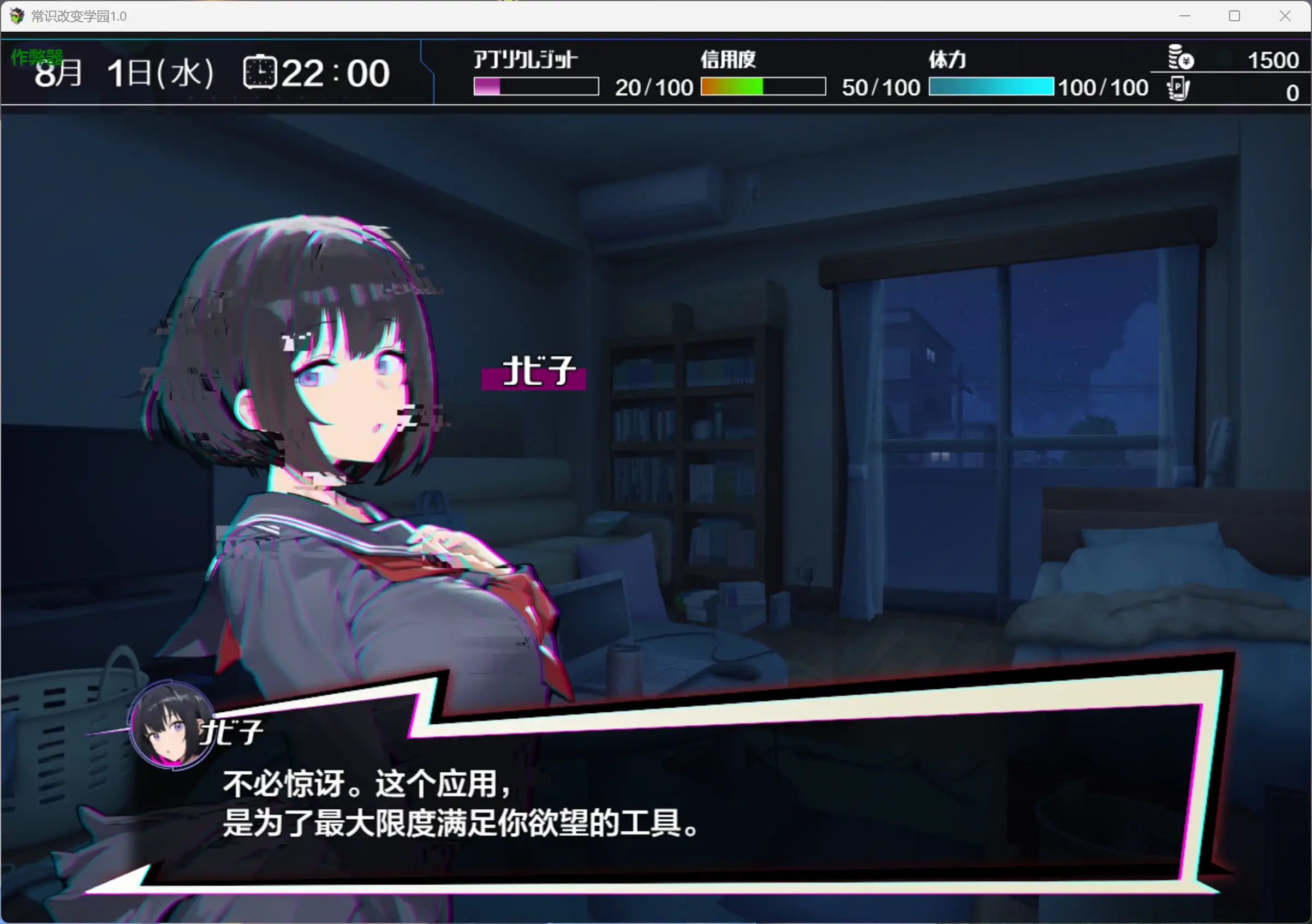Image resolution: width=1312 pixels, height=924 pixels.
Task: Open the 作弊器 cheat tool
Action: point(37,57)
